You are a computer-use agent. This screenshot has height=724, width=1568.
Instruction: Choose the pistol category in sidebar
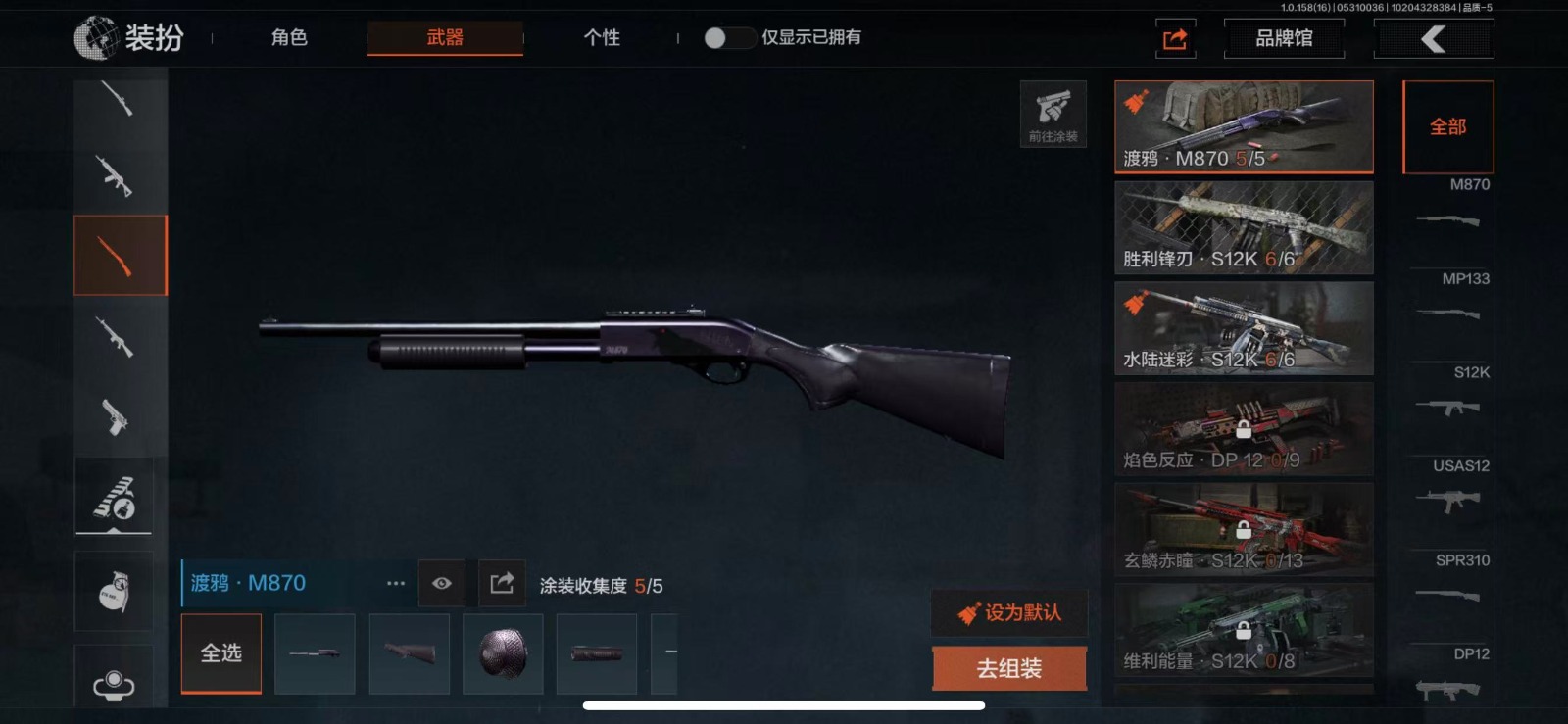(116, 417)
